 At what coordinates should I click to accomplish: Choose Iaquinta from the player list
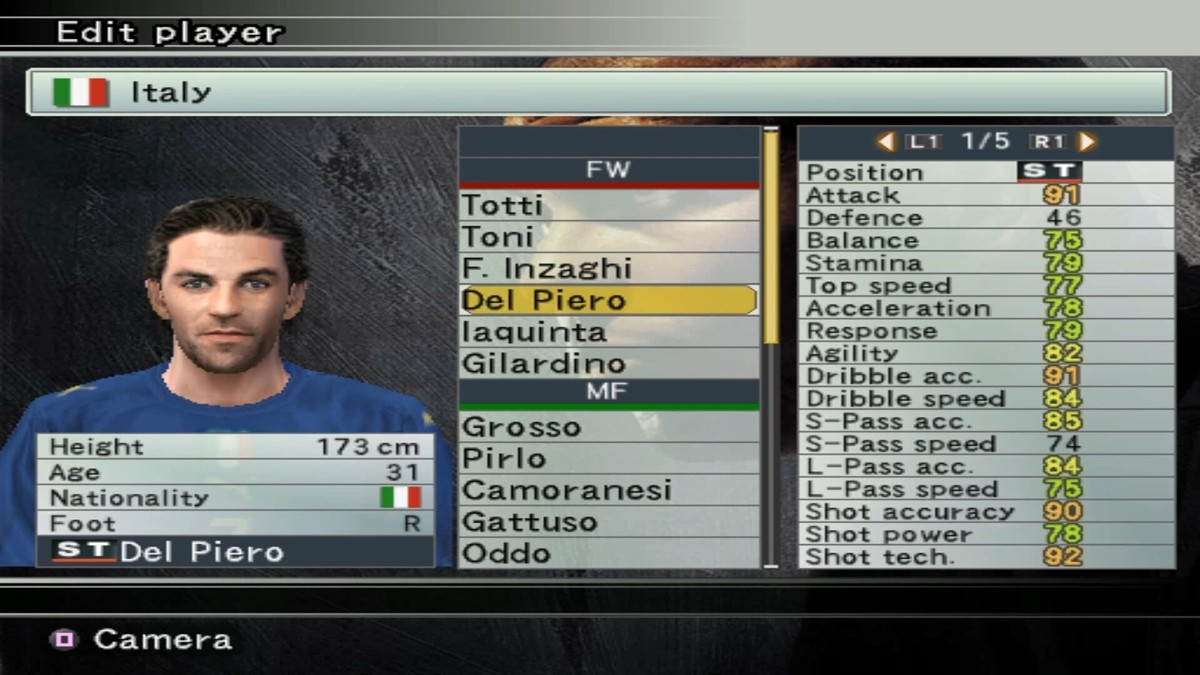608,332
